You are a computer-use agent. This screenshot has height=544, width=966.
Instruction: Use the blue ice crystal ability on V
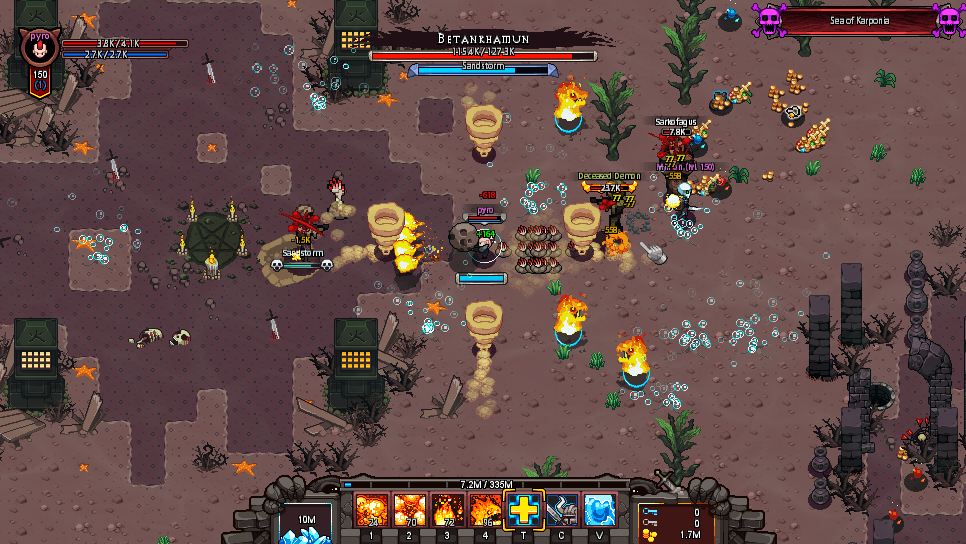pos(600,511)
